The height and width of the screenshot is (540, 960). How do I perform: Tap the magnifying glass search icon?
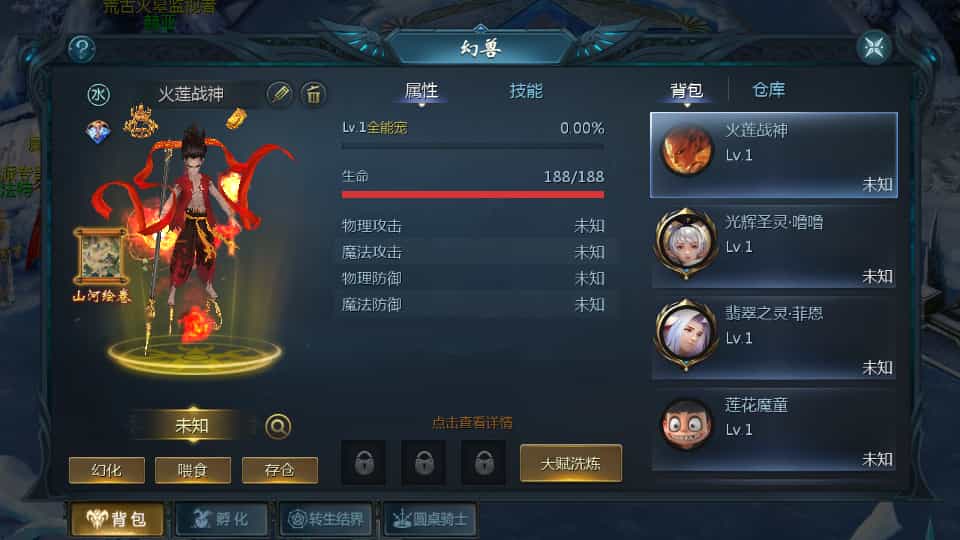pyautogui.click(x=278, y=426)
